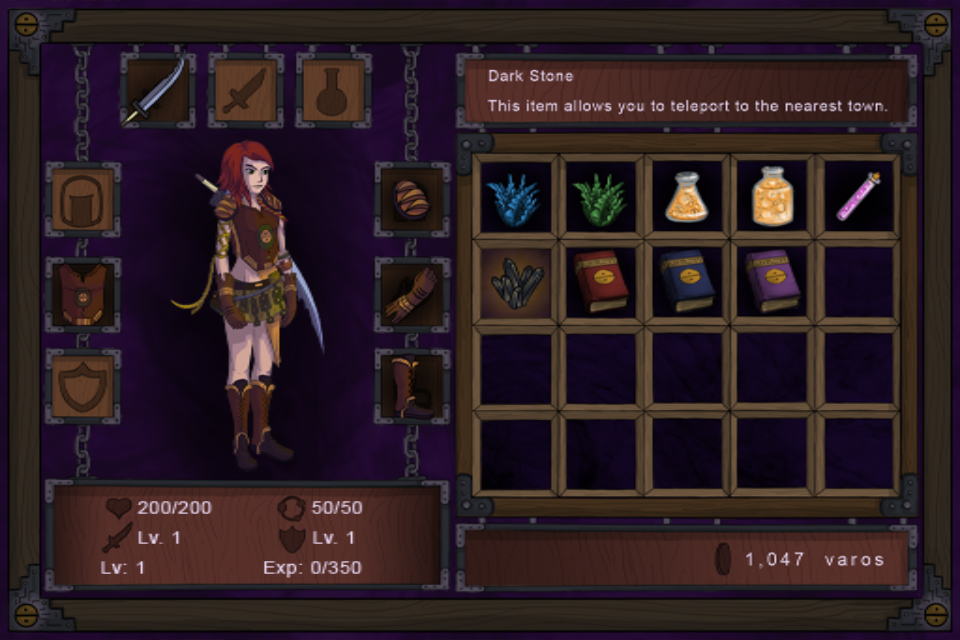Choose the leather chest armor slot
This screenshot has height=640, width=960.
pyautogui.click(x=83, y=294)
